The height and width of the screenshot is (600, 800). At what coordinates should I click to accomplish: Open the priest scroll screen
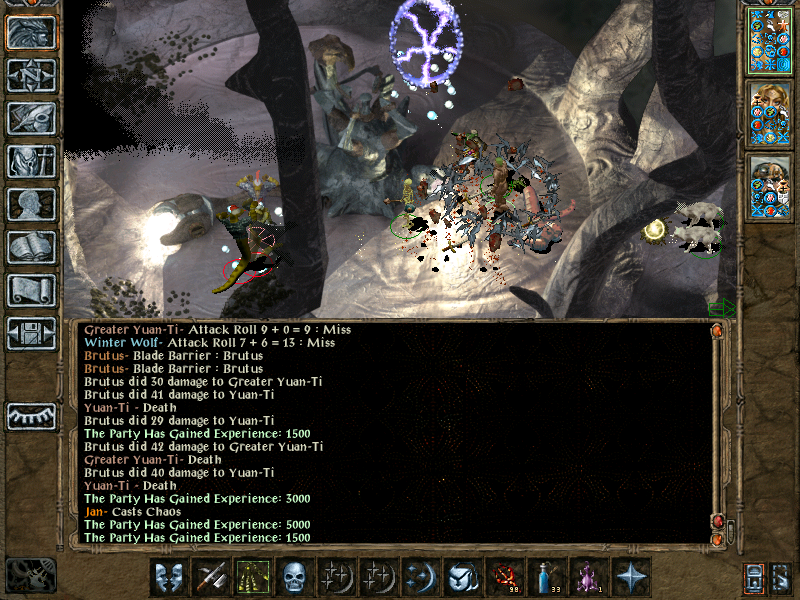click(x=31, y=290)
